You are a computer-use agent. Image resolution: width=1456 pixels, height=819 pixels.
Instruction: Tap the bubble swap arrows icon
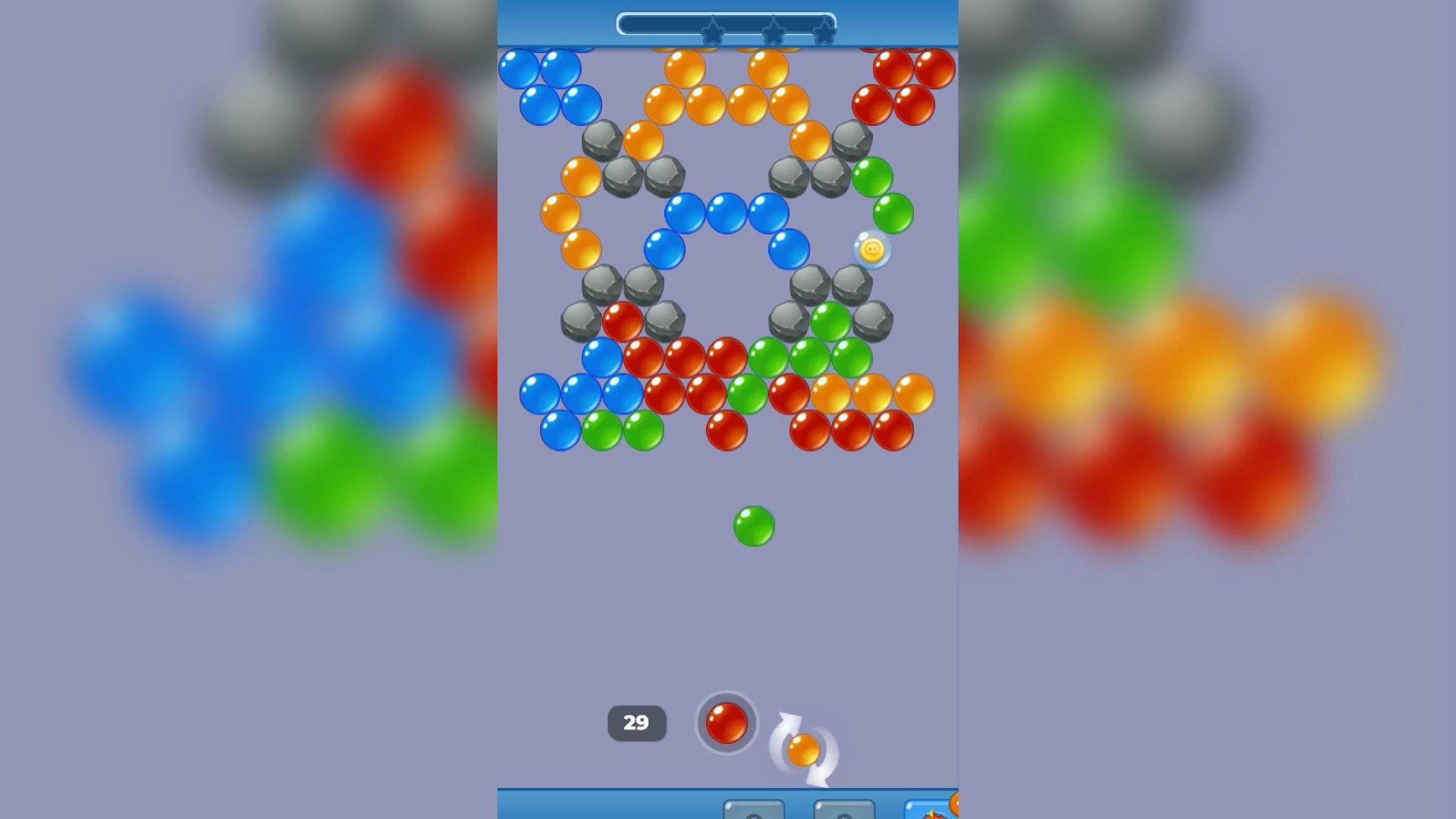[804, 747]
